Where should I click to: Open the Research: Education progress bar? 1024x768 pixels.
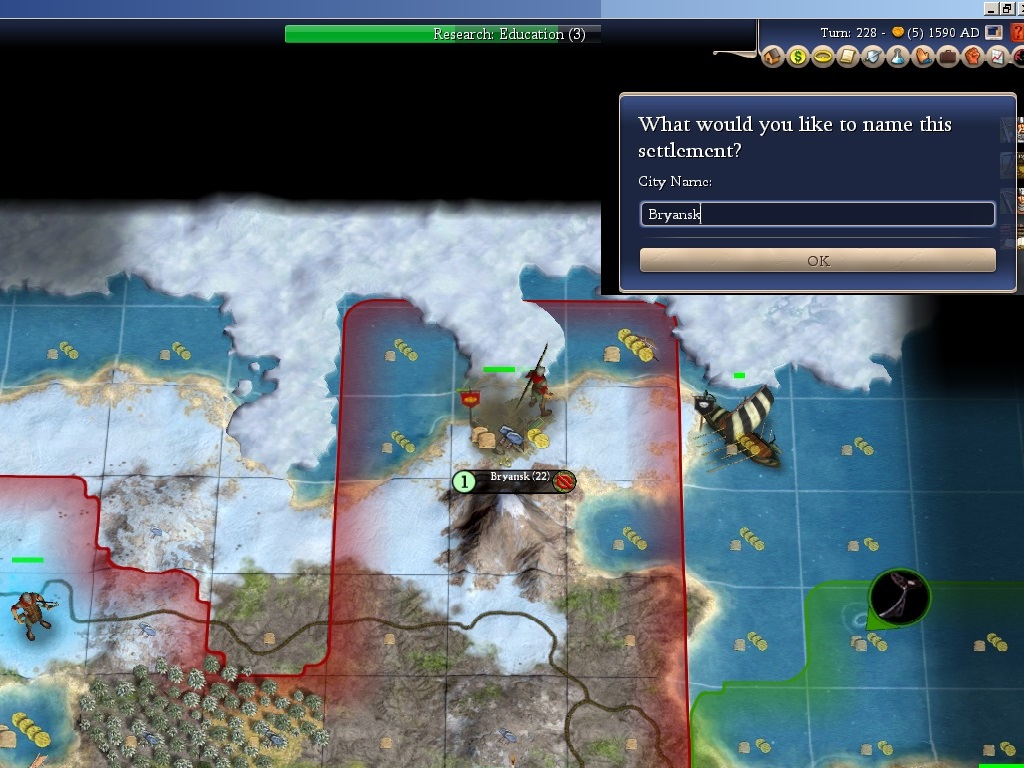coord(443,34)
